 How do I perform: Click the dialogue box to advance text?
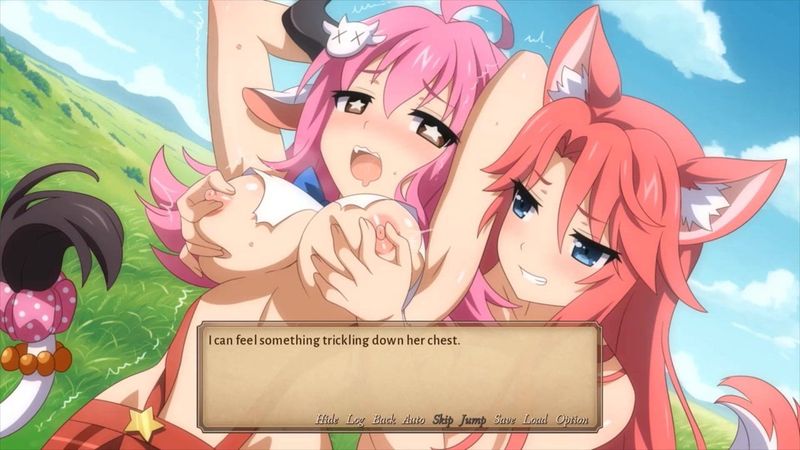pos(400,370)
